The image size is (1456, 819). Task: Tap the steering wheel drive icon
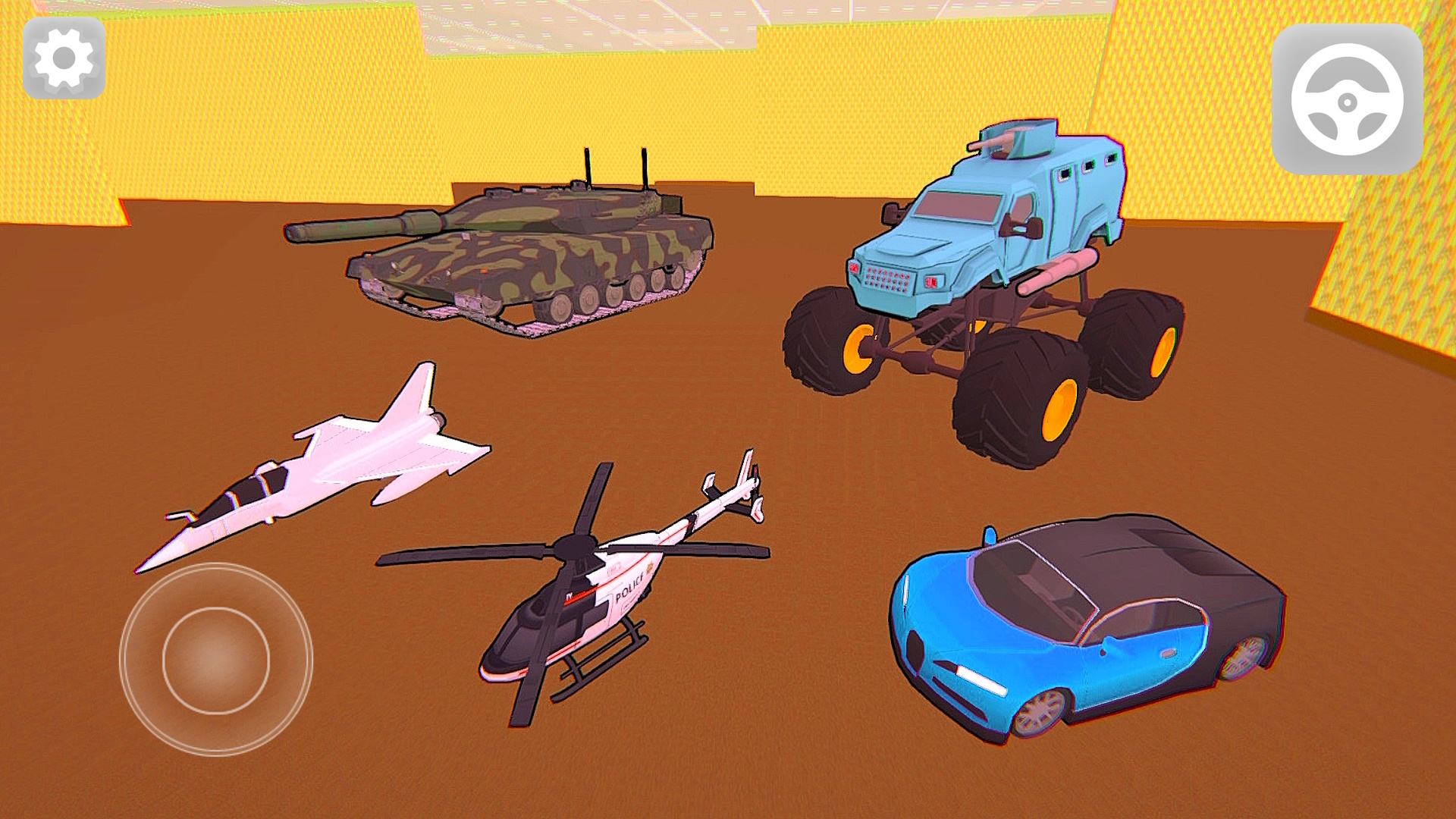1348,97
